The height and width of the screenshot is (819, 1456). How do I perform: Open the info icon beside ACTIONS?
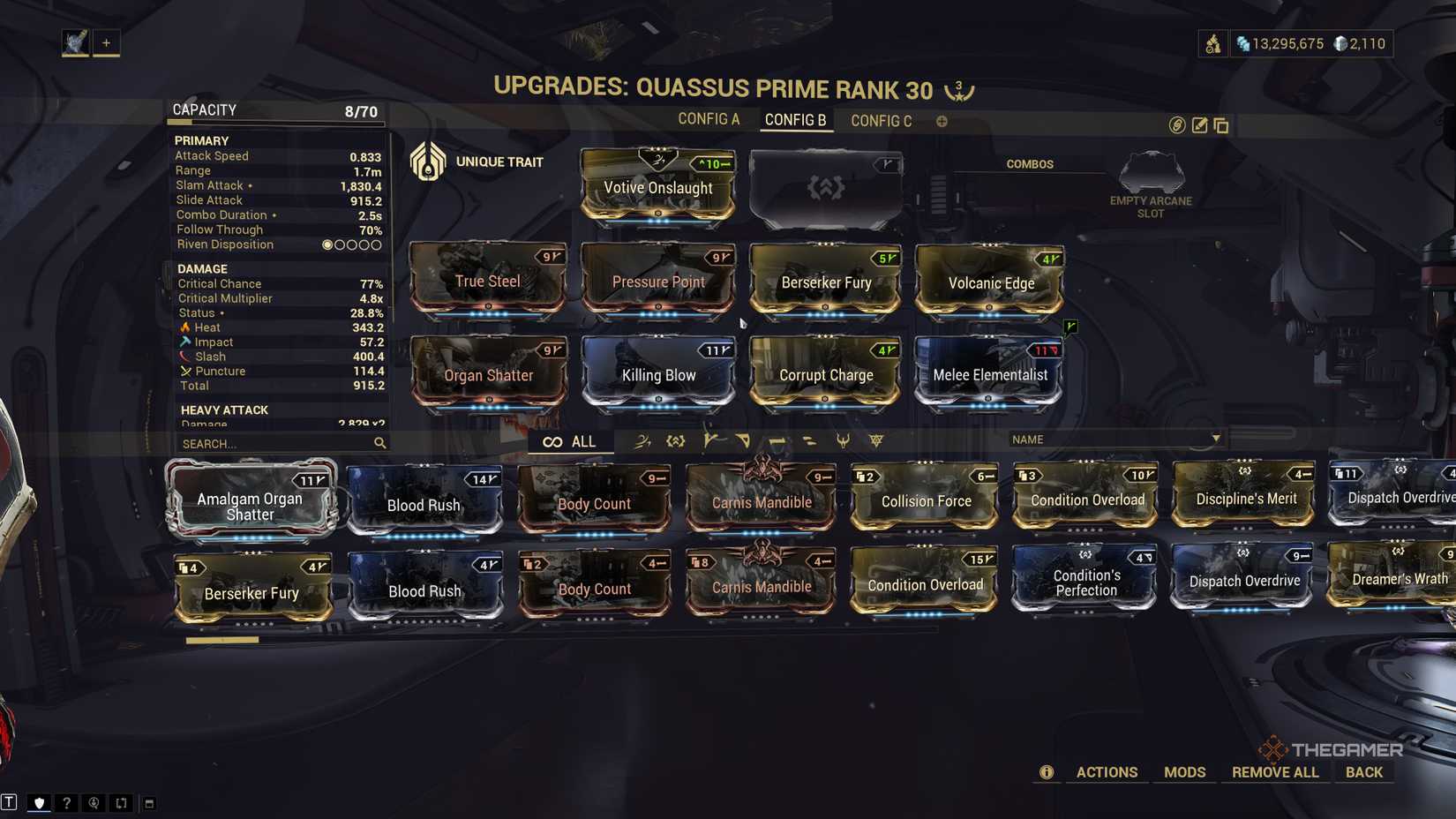pyautogui.click(x=1046, y=772)
